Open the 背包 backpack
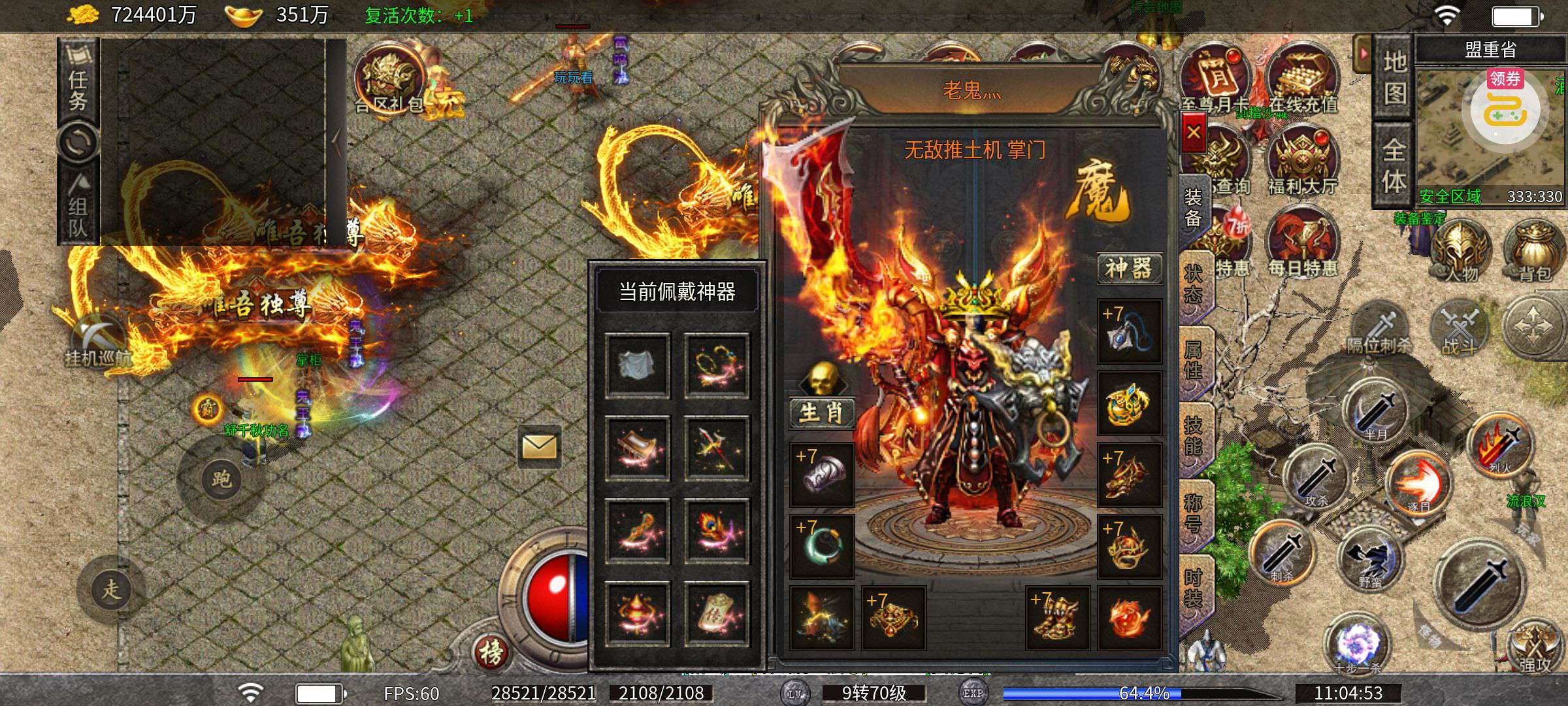This screenshot has width=1568, height=706. pos(1535,252)
